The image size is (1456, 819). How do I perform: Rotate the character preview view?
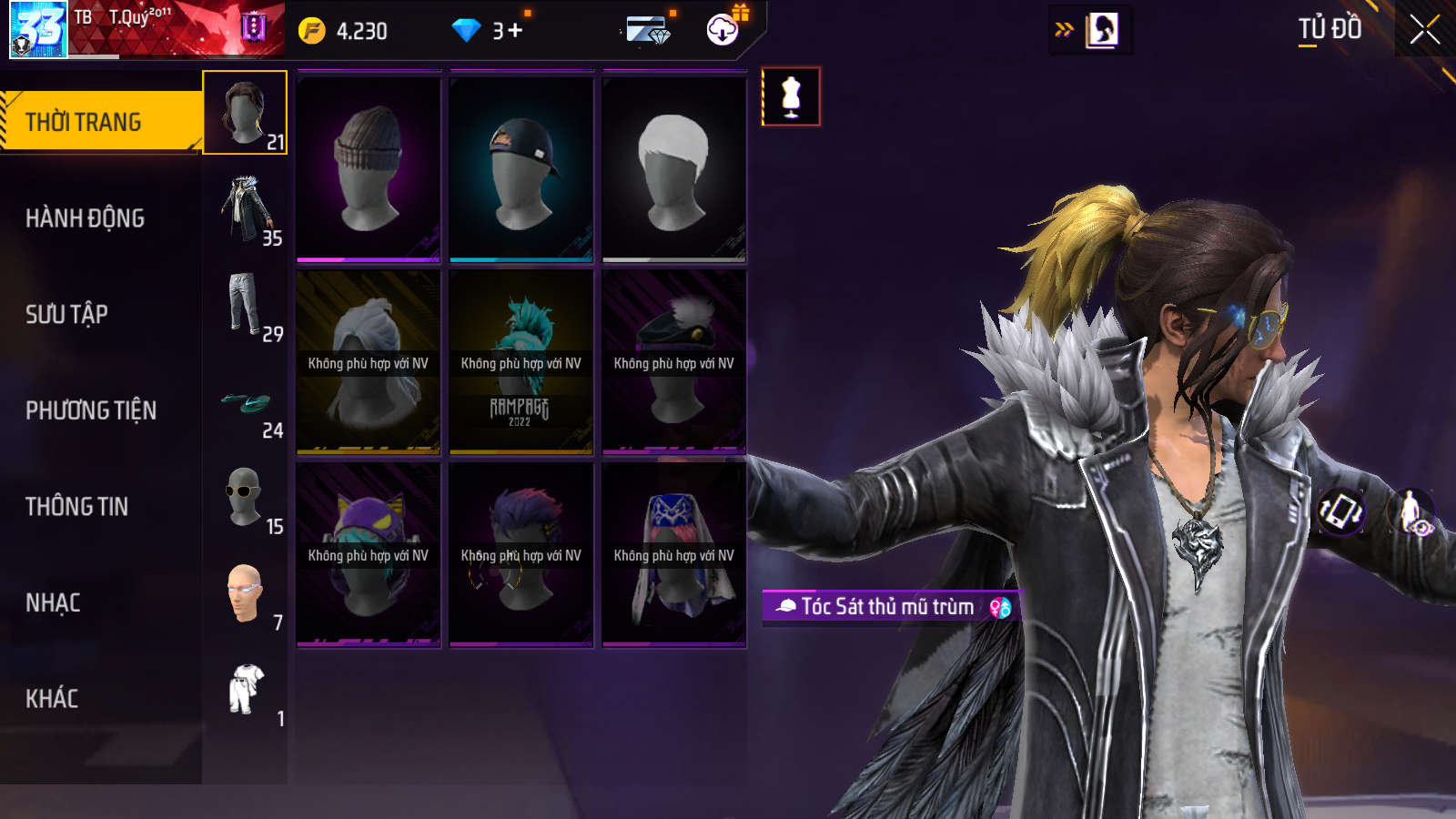pyautogui.click(x=1340, y=511)
